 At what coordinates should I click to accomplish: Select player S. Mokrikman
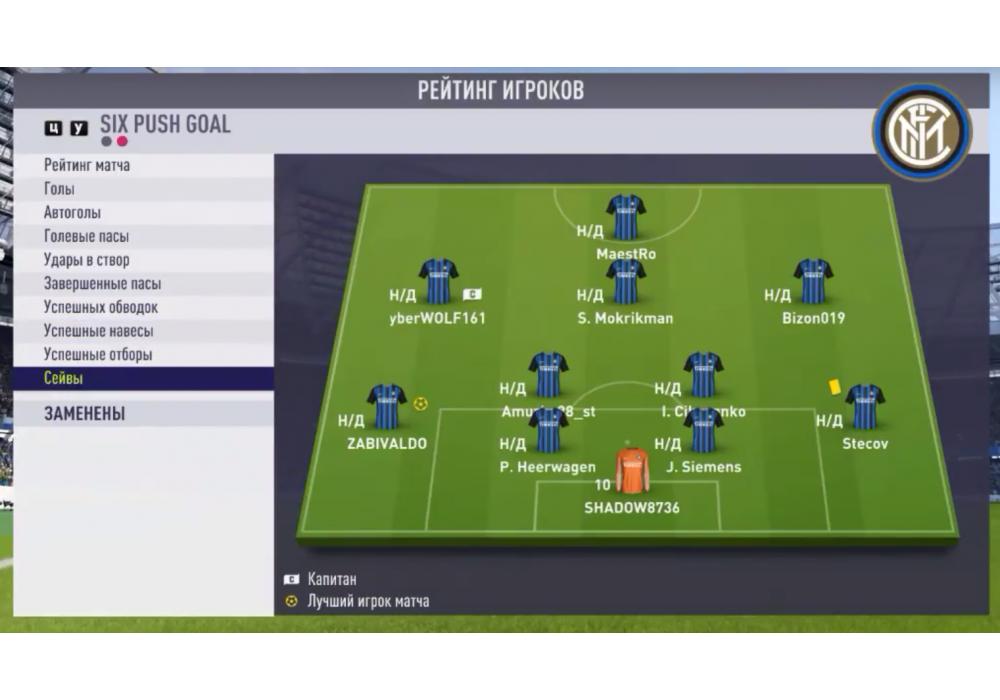coord(626,282)
